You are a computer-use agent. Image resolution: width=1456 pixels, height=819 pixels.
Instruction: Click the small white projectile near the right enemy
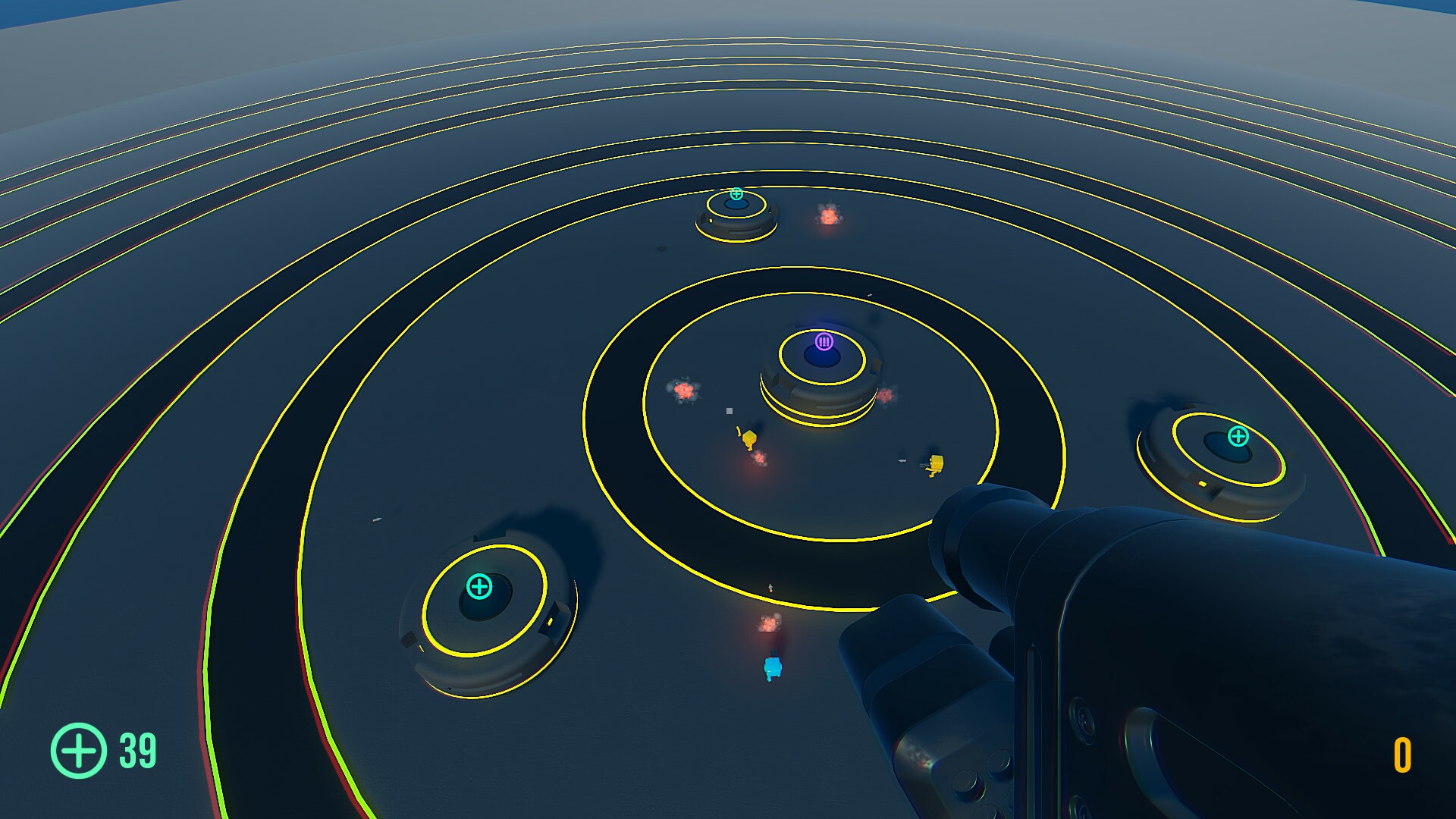[904, 461]
